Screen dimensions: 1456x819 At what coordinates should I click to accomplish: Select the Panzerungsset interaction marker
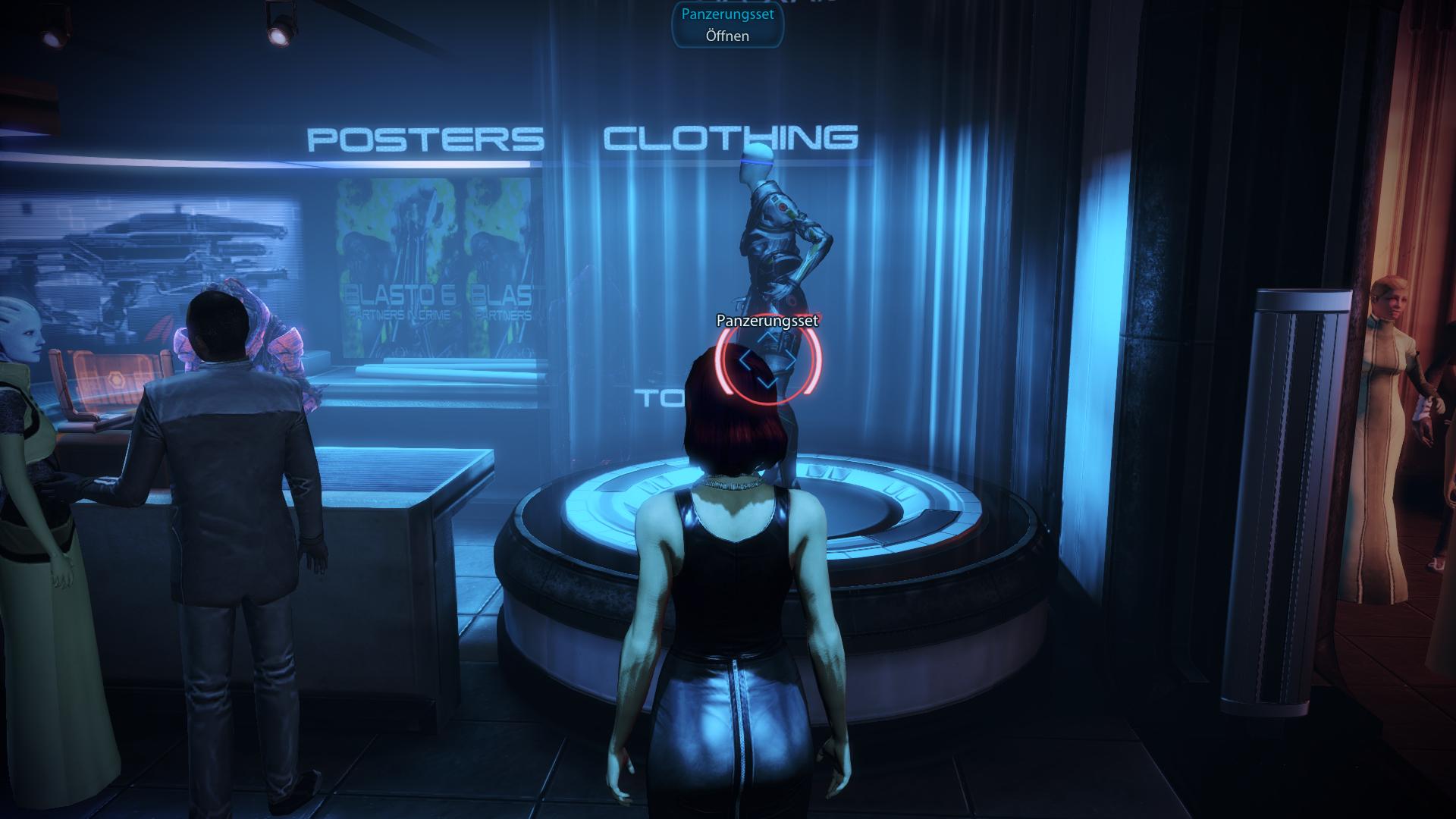767,362
